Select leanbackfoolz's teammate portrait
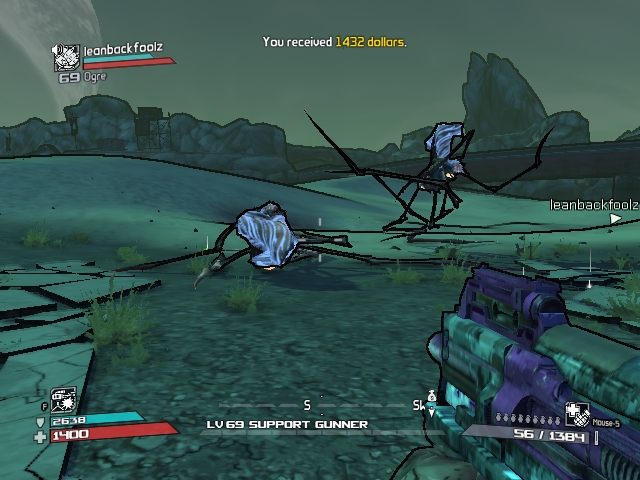This screenshot has height=480, width=640. click(x=67, y=59)
